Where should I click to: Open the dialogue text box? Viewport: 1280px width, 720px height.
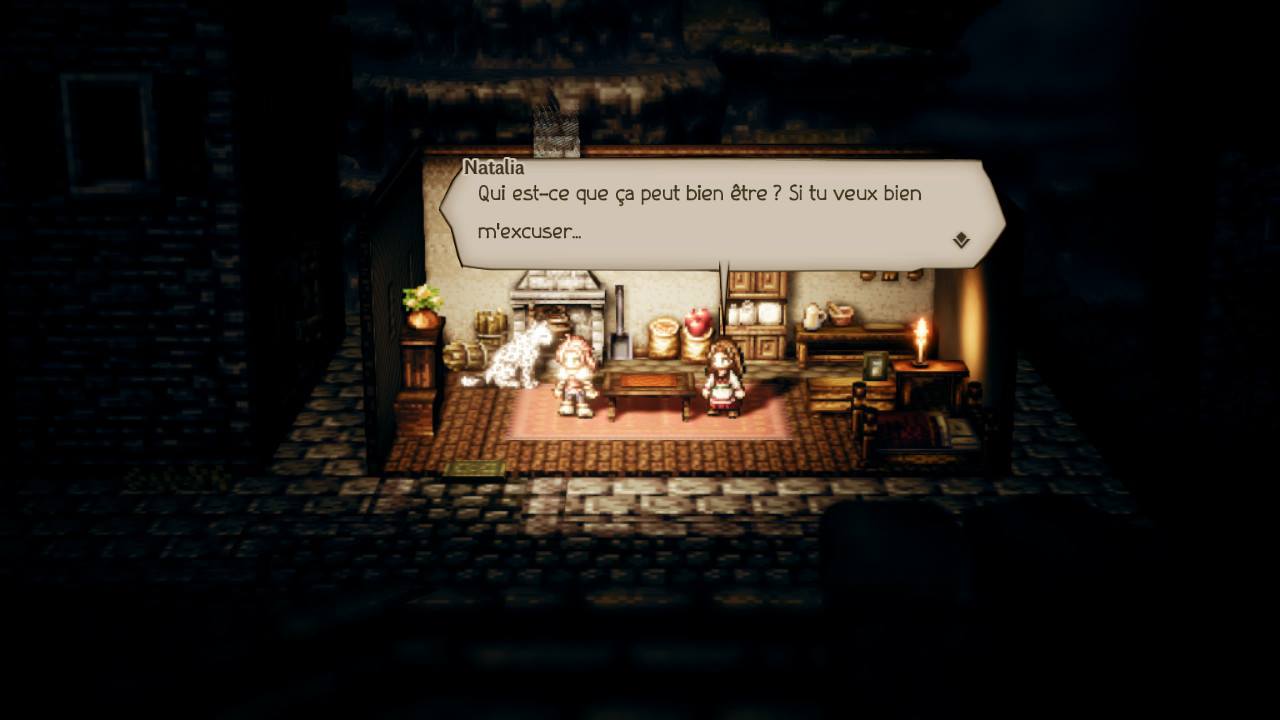715,210
